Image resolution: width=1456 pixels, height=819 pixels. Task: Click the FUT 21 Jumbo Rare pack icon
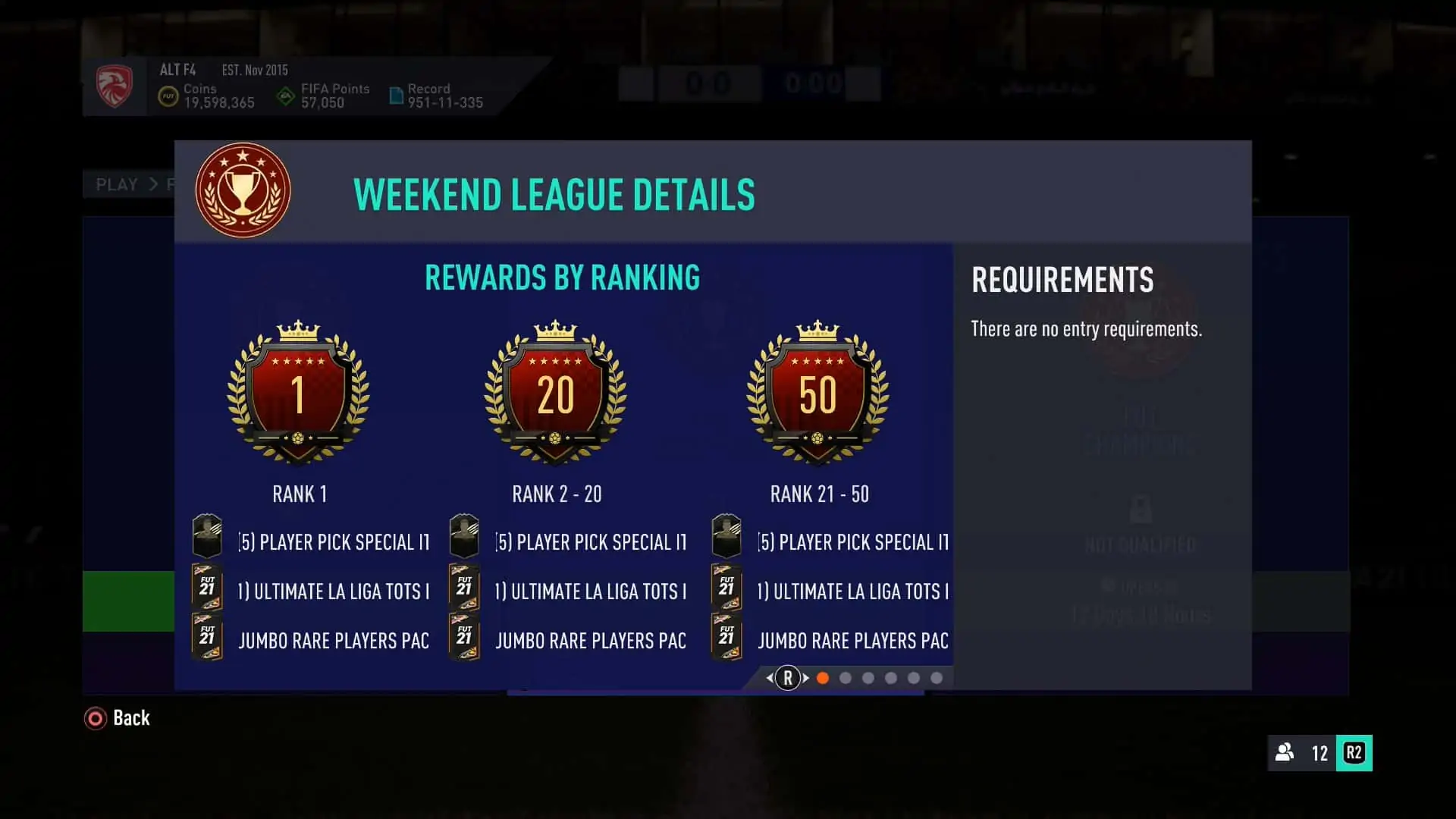pyautogui.click(x=207, y=637)
